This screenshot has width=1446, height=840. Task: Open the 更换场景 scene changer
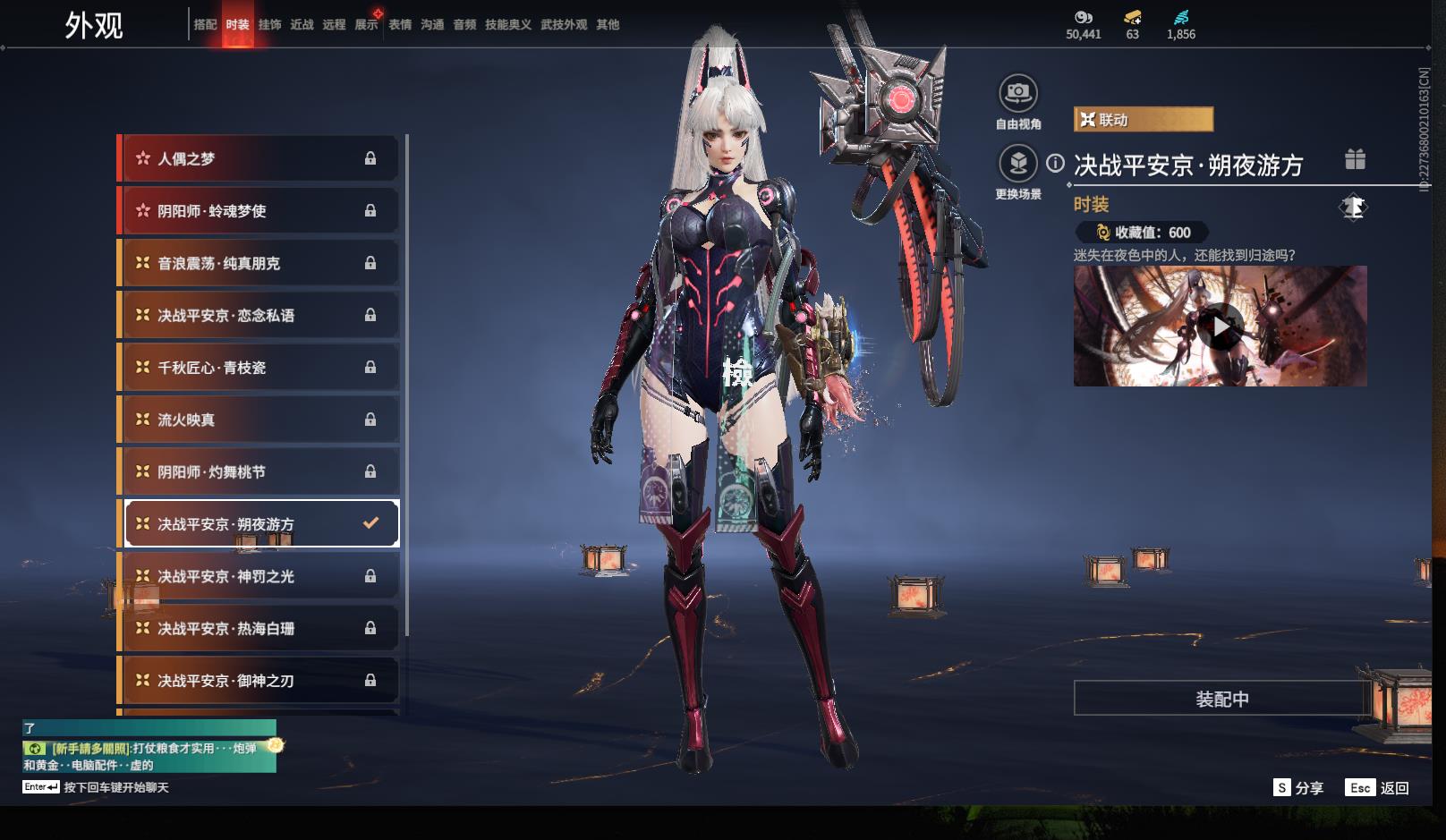[1017, 164]
